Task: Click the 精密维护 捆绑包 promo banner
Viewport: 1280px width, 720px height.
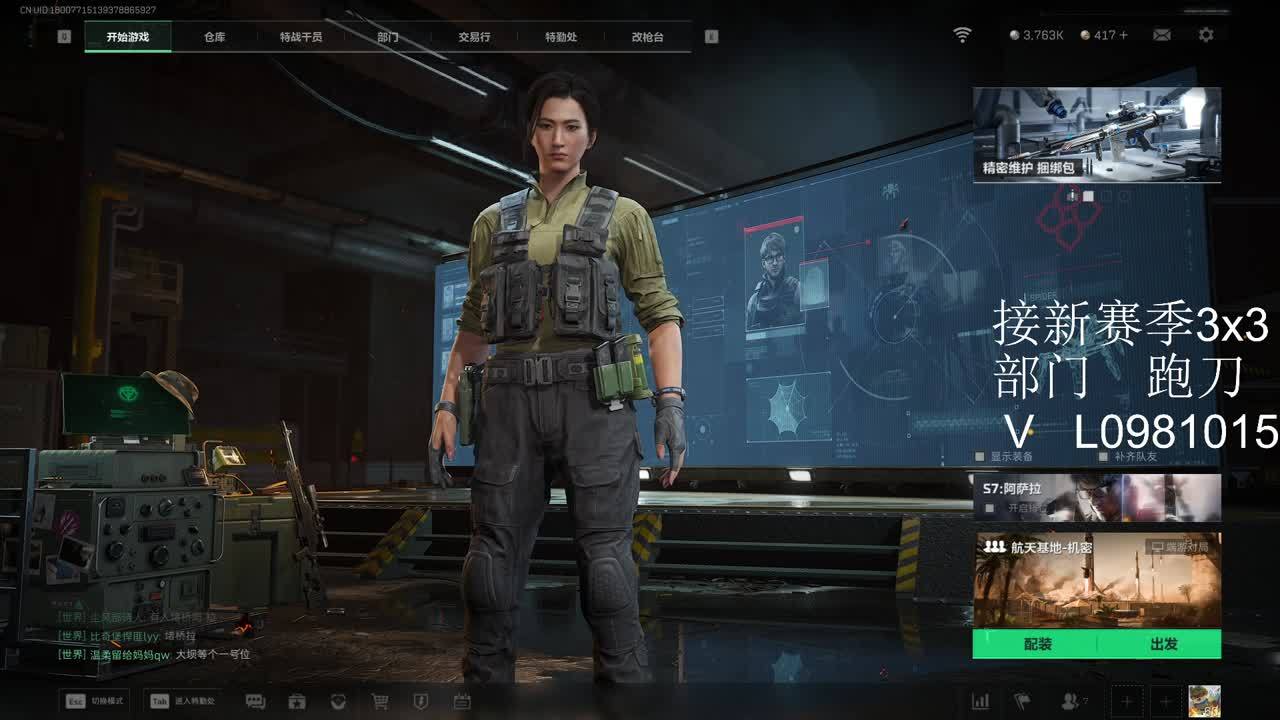Action: pyautogui.click(x=1096, y=134)
